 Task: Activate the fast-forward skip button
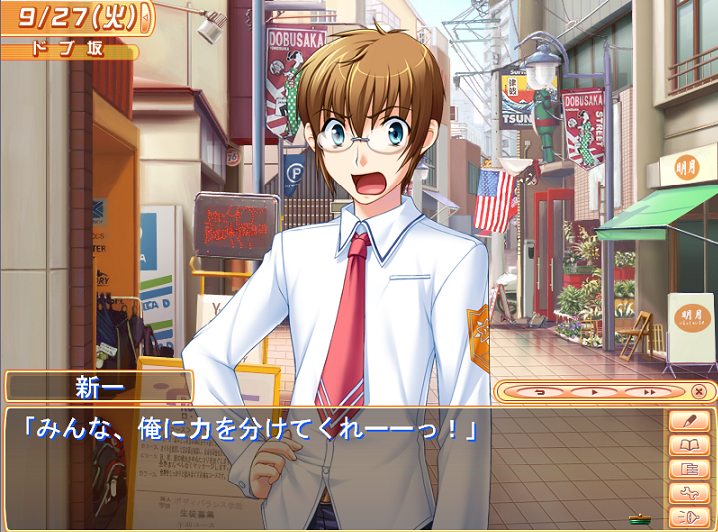point(649,392)
